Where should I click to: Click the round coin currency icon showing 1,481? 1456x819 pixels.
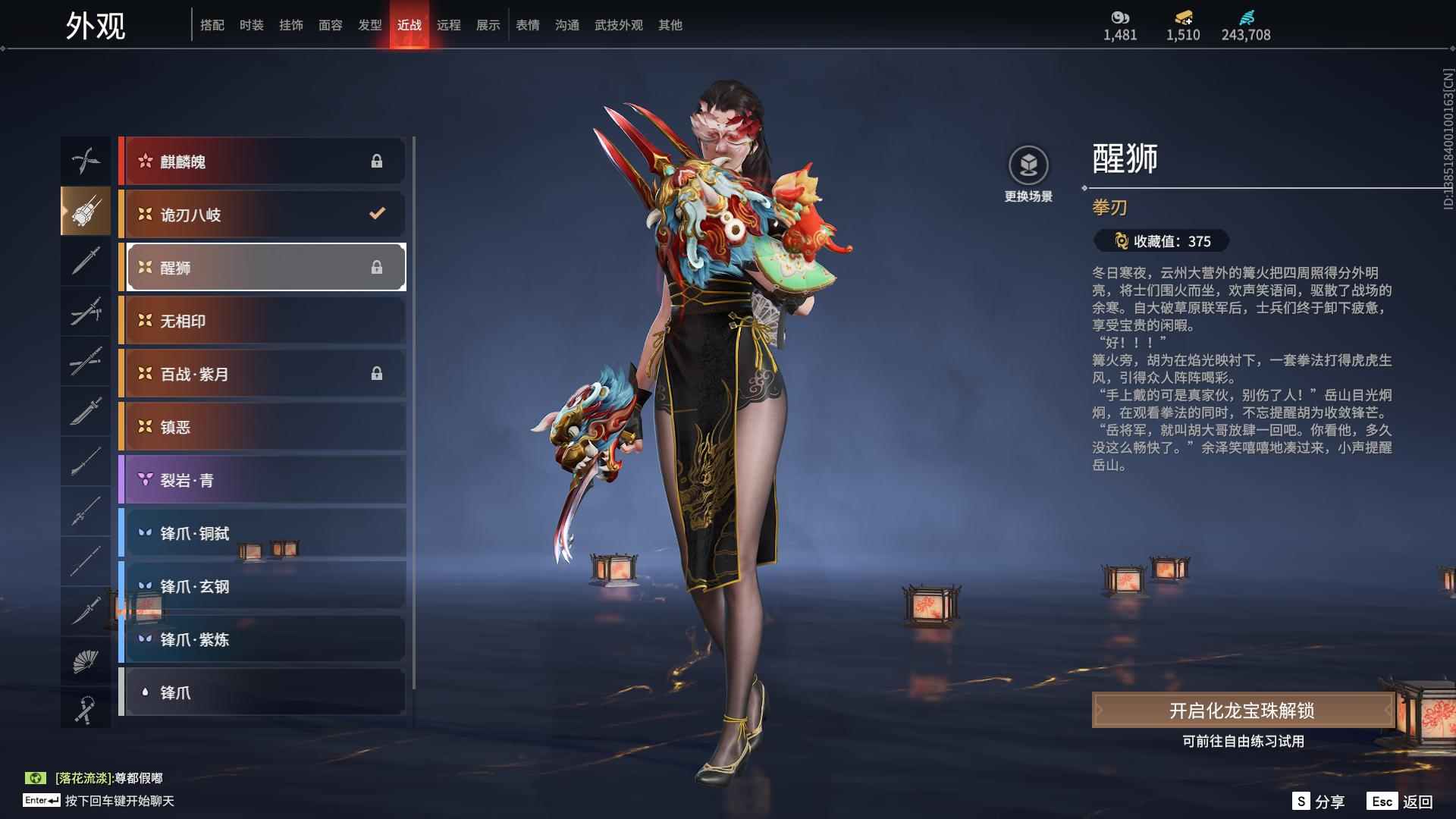(x=1120, y=15)
